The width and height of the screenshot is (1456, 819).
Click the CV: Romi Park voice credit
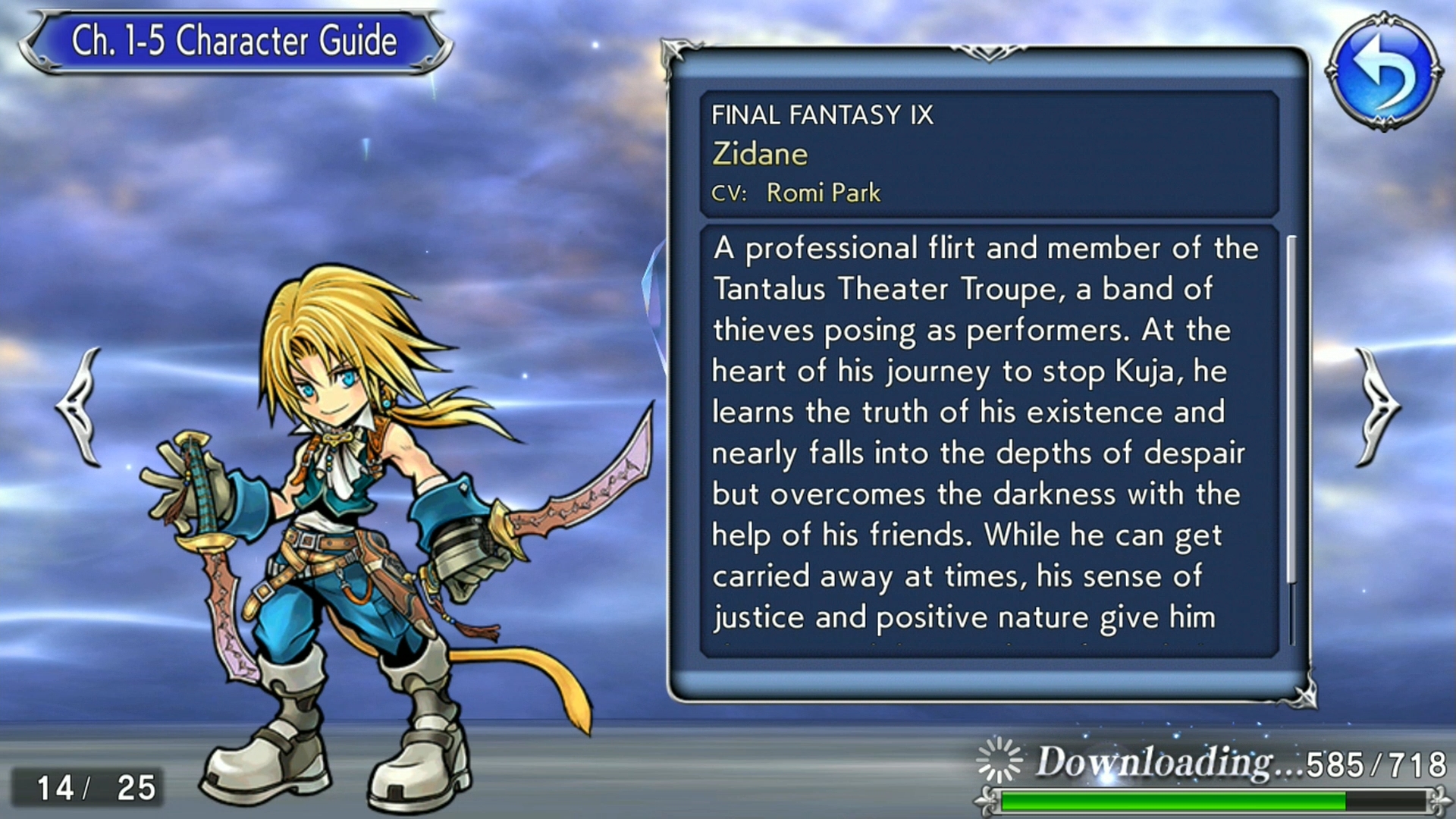click(x=795, y=193)
